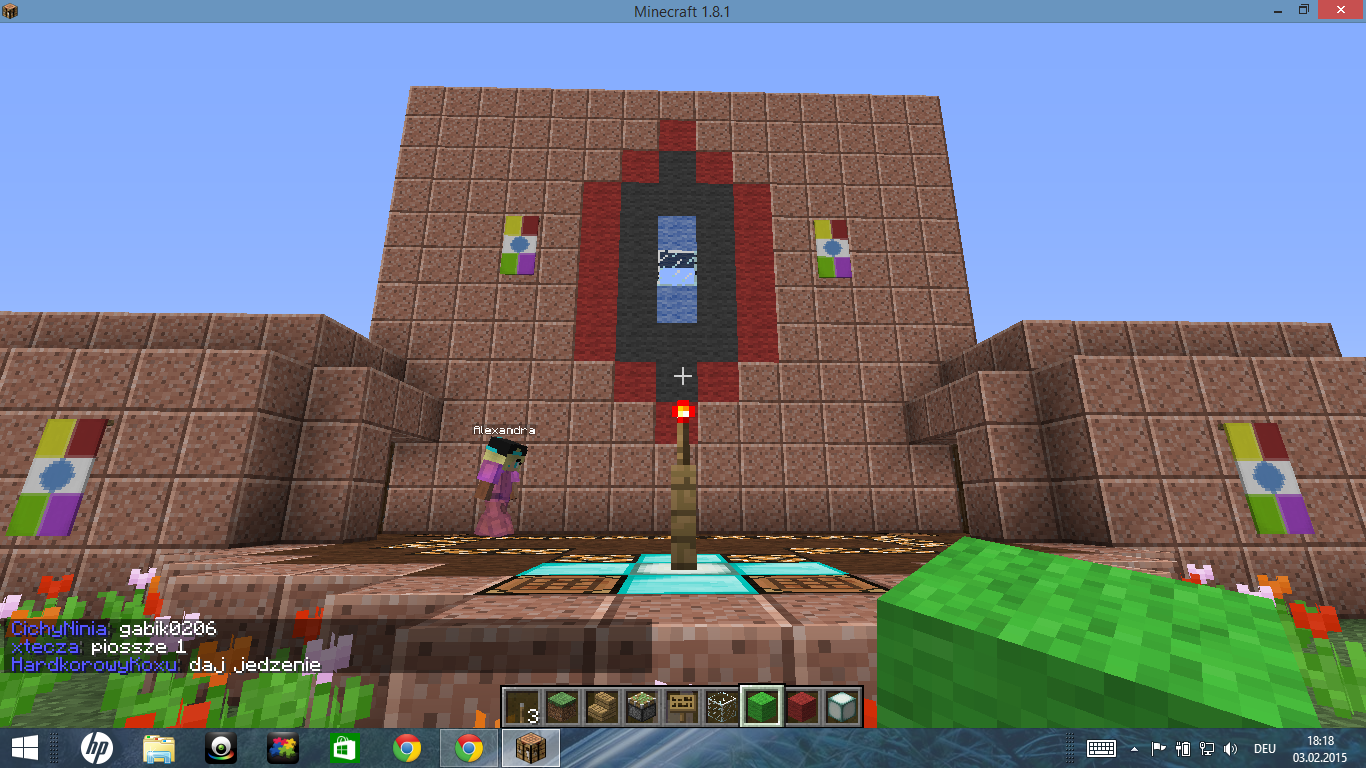The width and height of the screenshot is (1366, 768).
Task: Open the Windows Store from the taskbar
Action: [x=344, y=748]
